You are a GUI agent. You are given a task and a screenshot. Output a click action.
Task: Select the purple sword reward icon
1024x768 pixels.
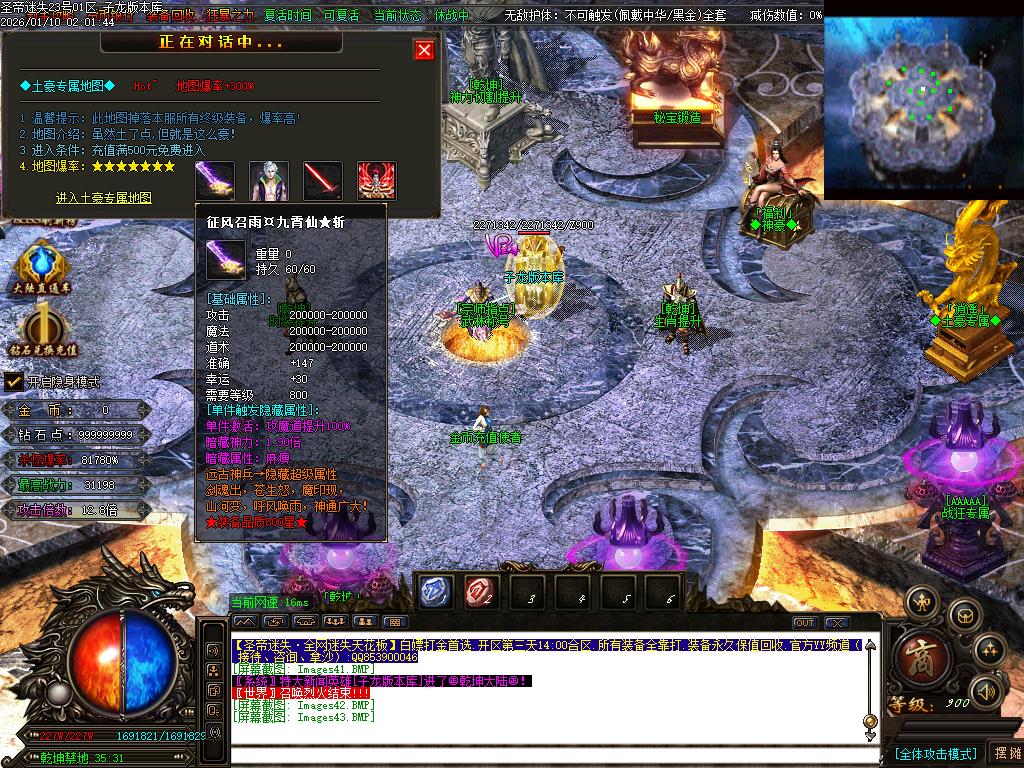click(x=215, y=181)
